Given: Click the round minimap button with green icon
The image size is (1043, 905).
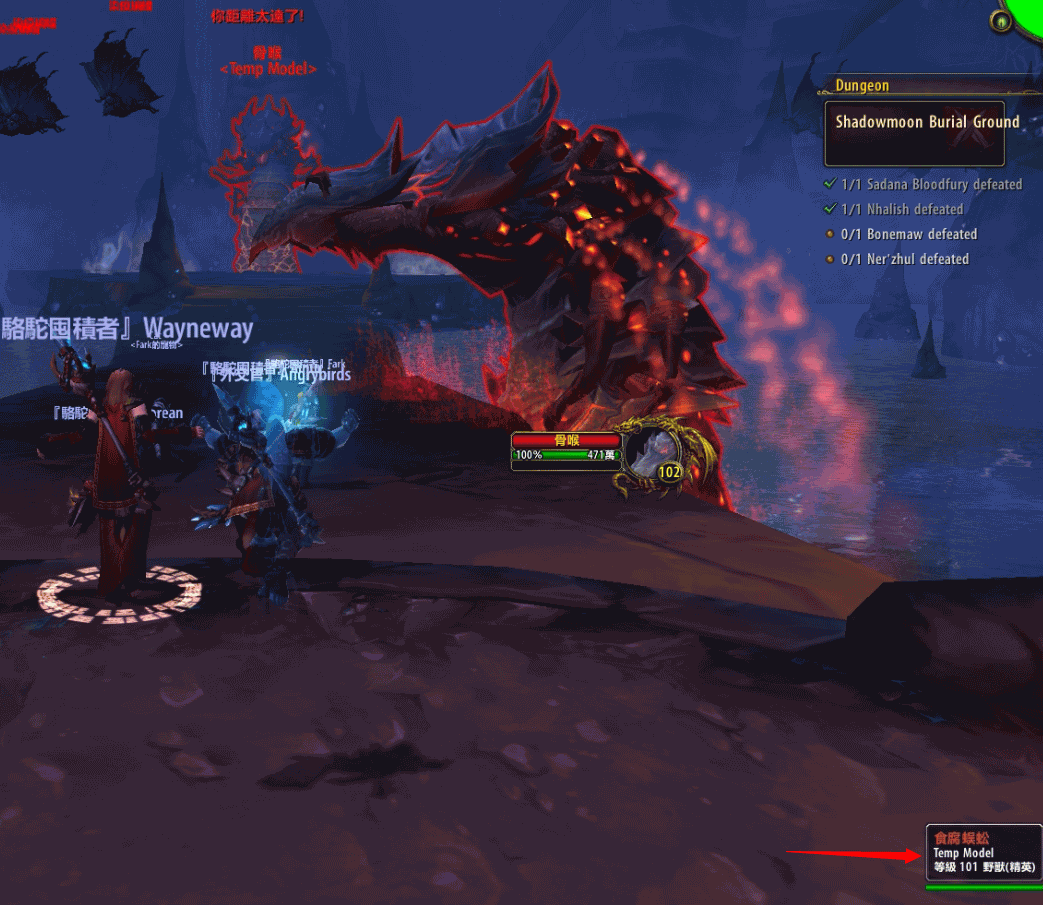Looking at the screenshot, I should [x=999, y=20].
